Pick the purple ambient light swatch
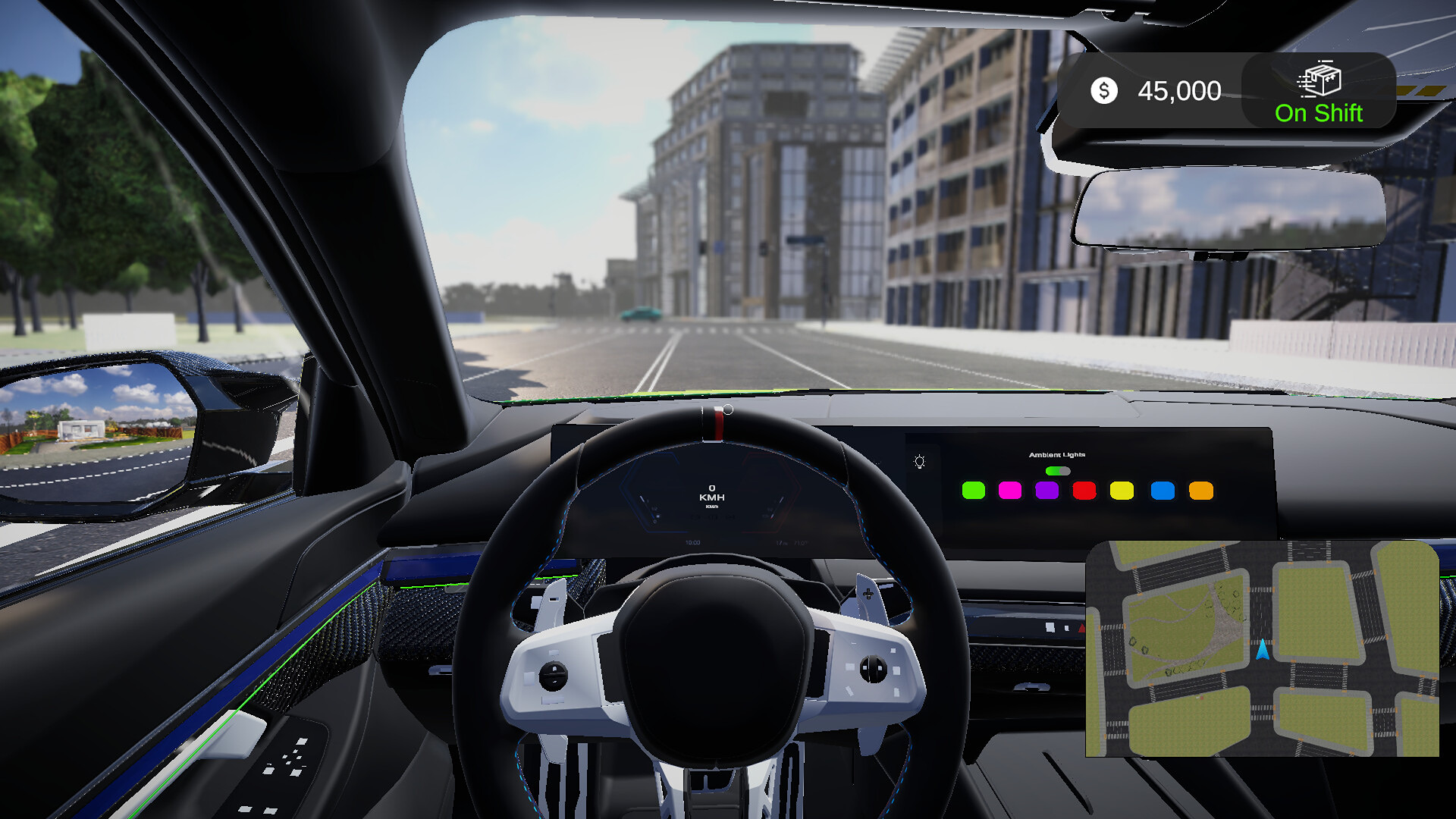This screenshot has height=819, width=1456. [1046, 491]
